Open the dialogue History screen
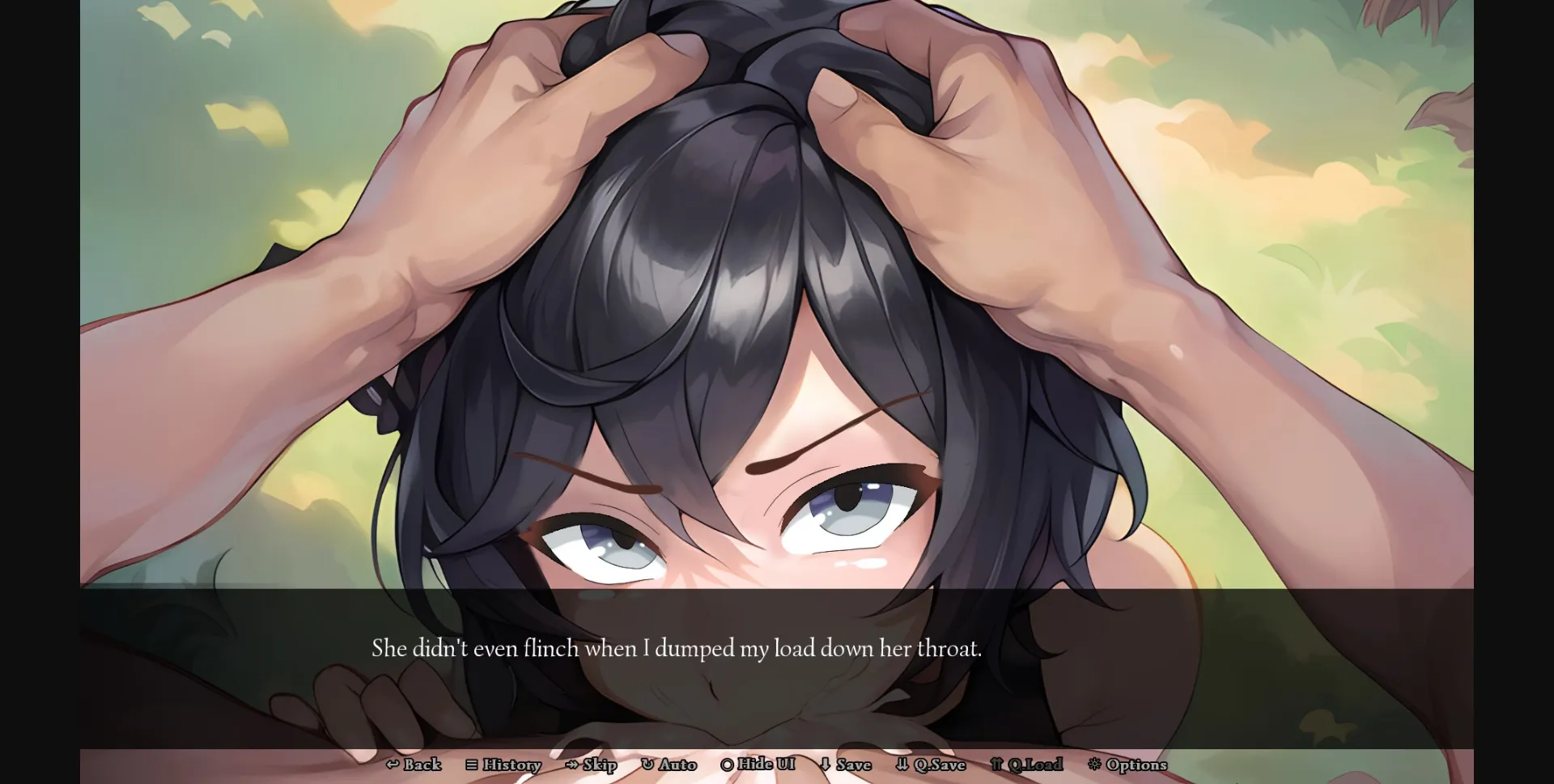The height and width of the screenshot is (784, 1554). [x=503, y=765]
